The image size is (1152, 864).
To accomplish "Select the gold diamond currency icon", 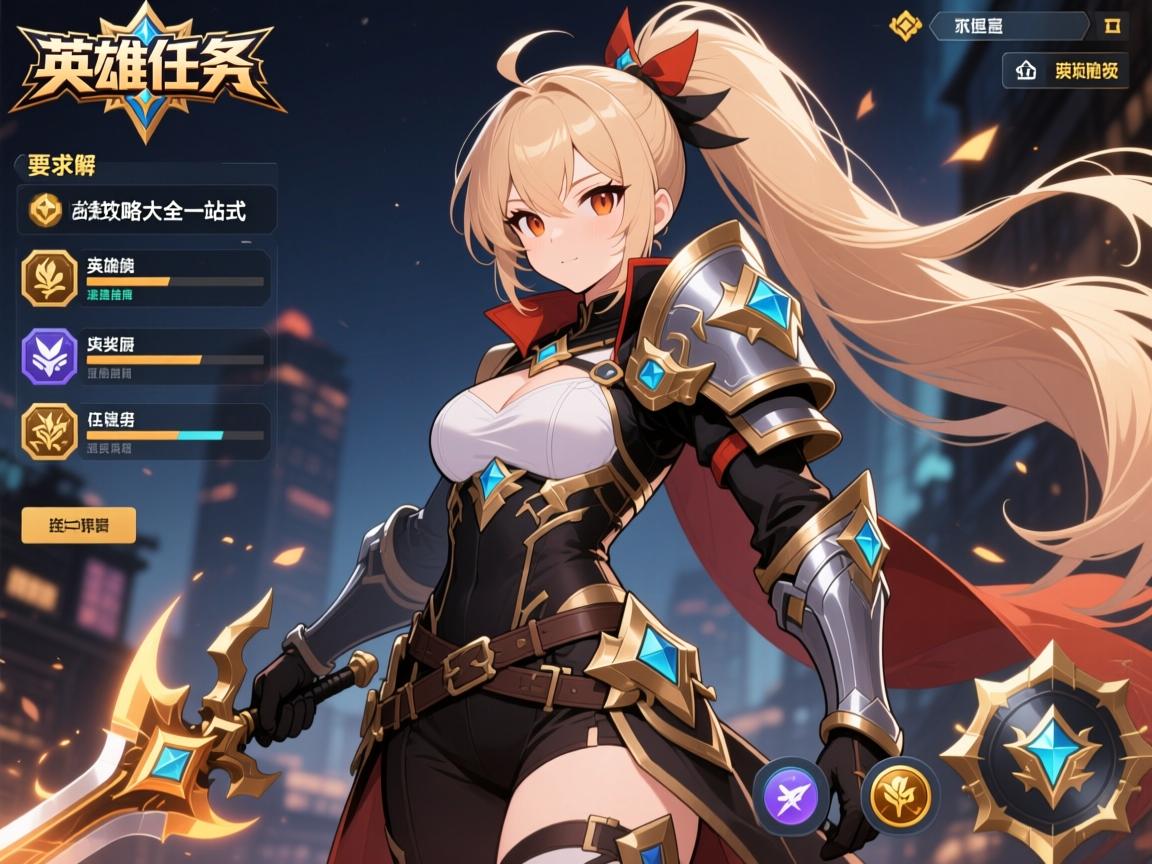I will pos(905,25).
